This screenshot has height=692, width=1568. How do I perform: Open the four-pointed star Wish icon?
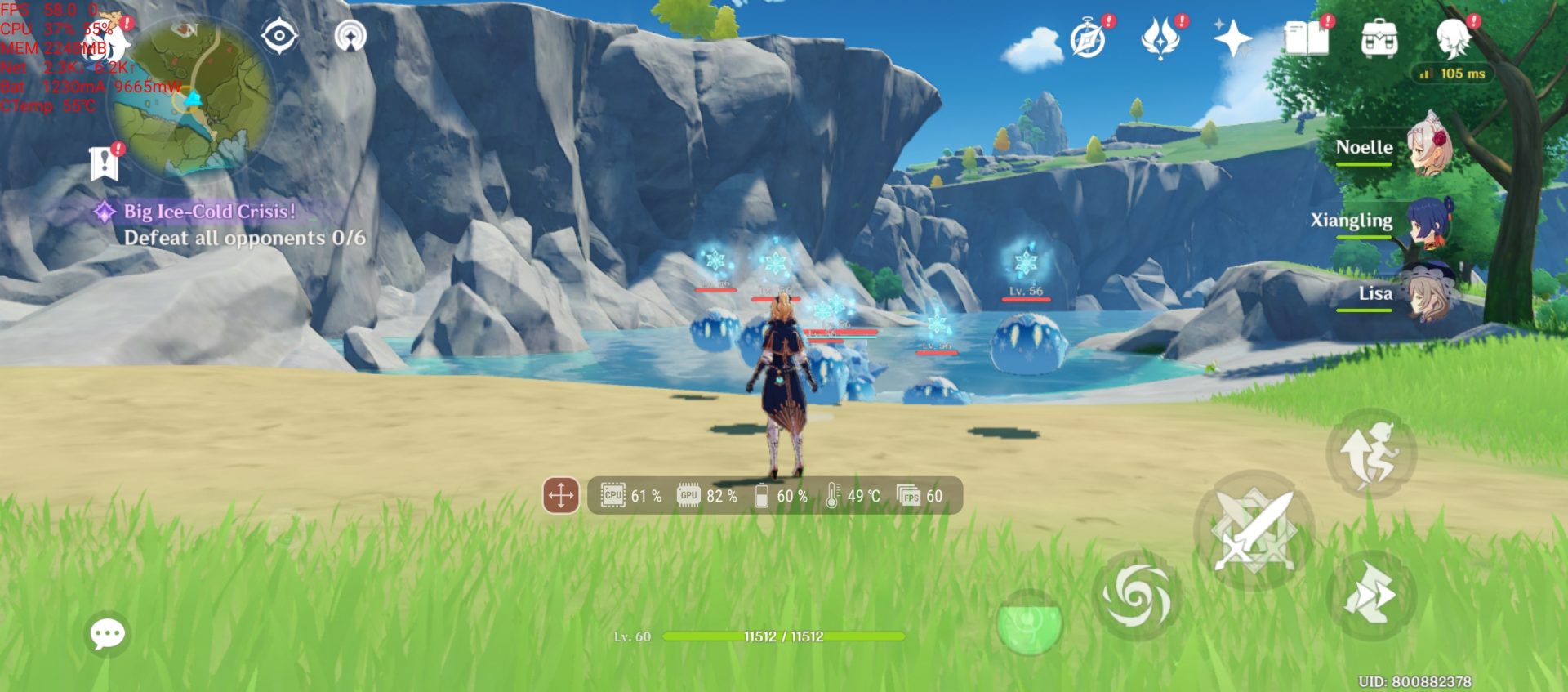tap(1232, 38)
